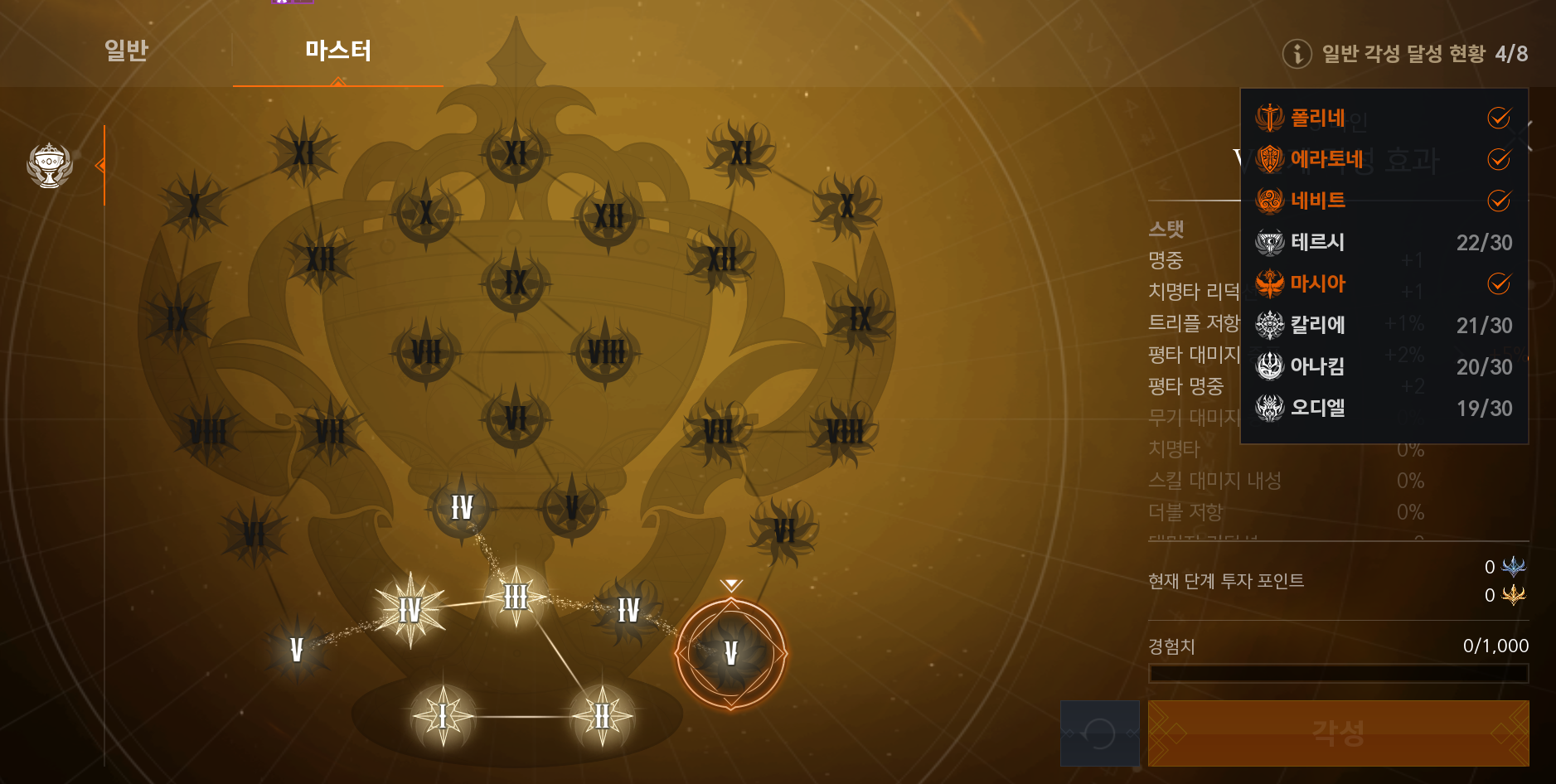The image size is (1556, 784).
Task: Collapse the side panel with the orange arrow
Action: click(100, 166)
